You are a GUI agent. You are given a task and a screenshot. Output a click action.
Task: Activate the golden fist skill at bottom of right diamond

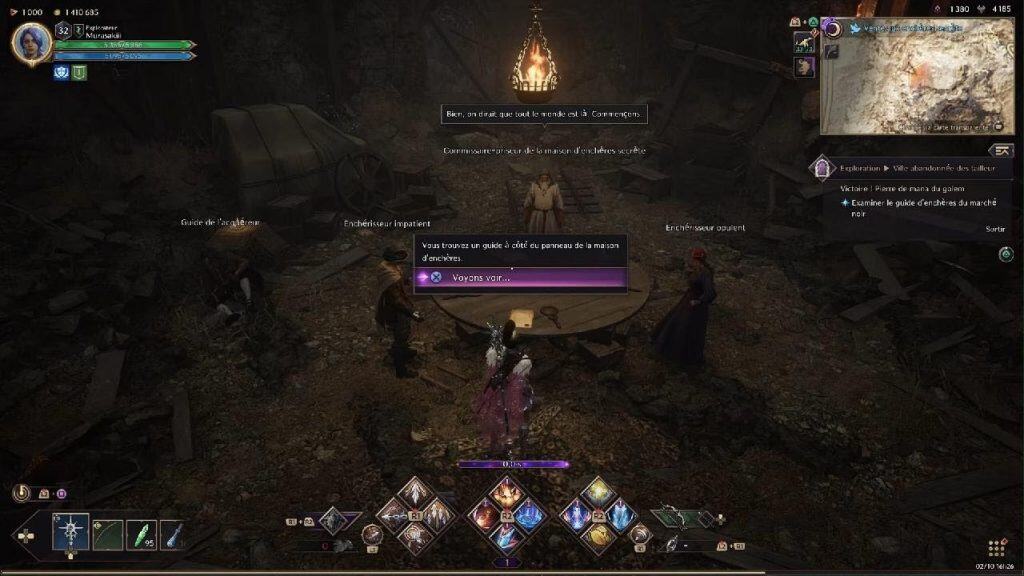click(x=597, y=538)
